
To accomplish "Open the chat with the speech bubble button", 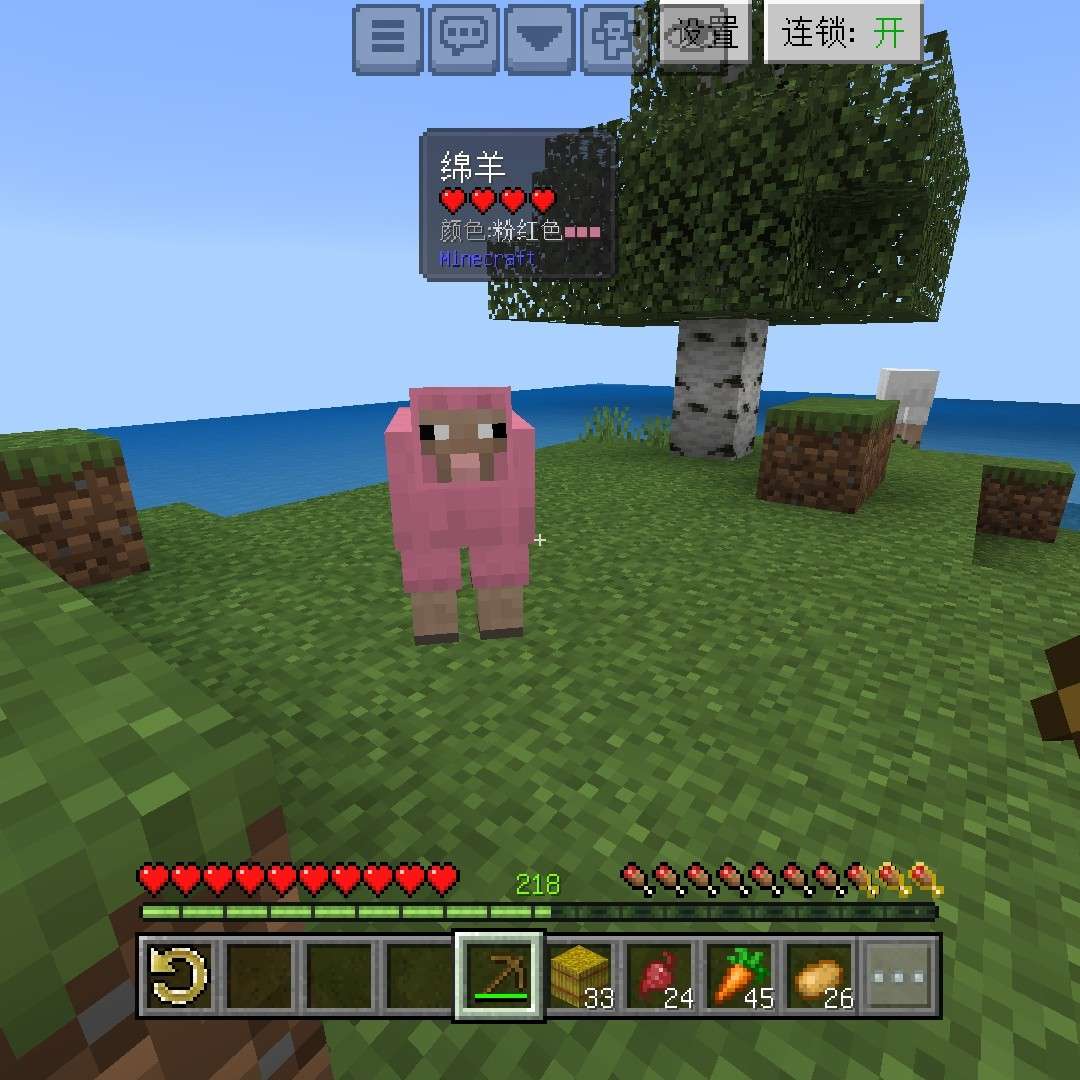I will click(x=465, y=40).
